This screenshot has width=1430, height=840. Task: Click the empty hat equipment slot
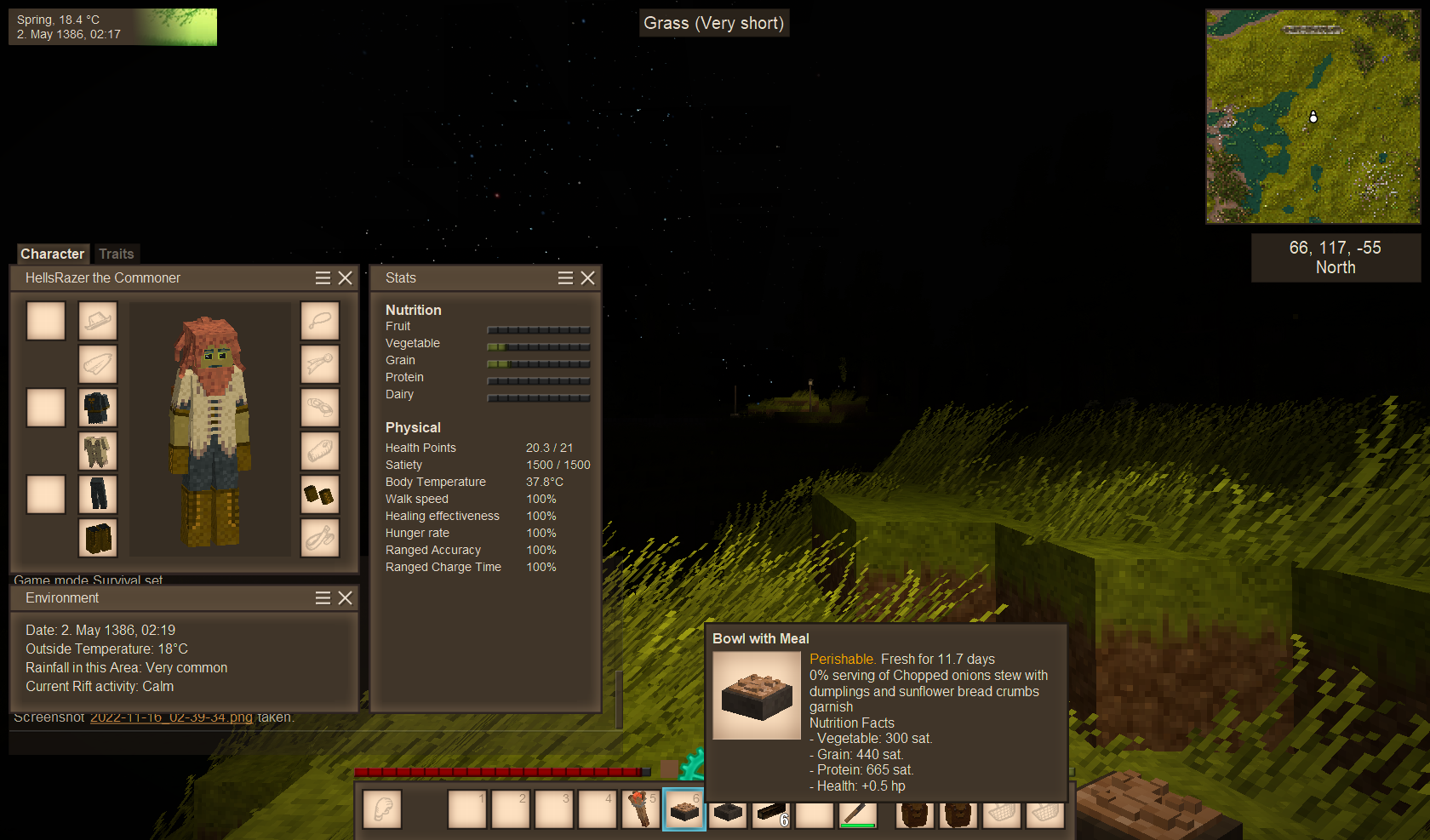pyautogui.click(x=98, y=321)
